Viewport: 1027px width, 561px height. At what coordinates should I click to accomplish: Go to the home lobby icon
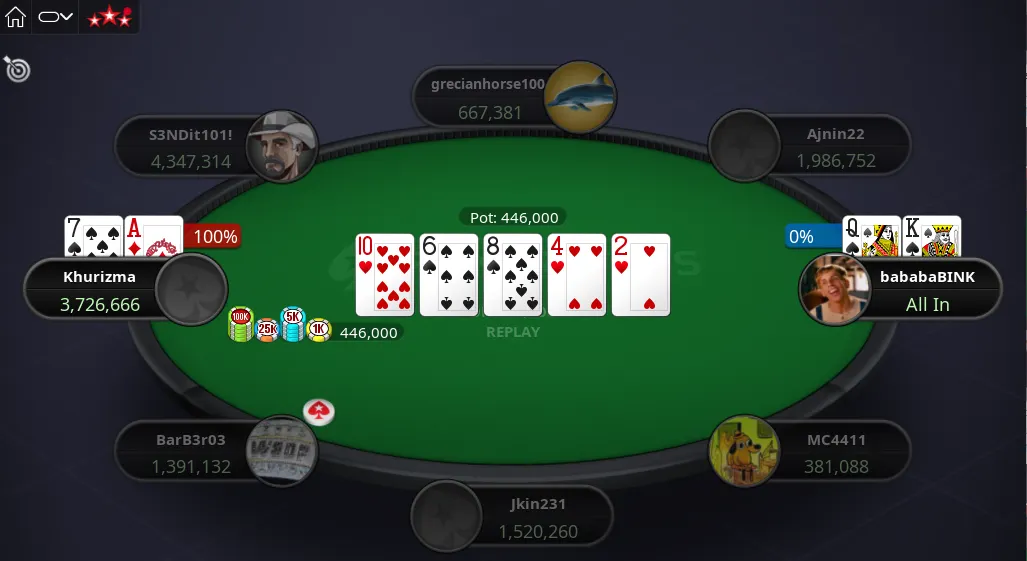(16, 16)
